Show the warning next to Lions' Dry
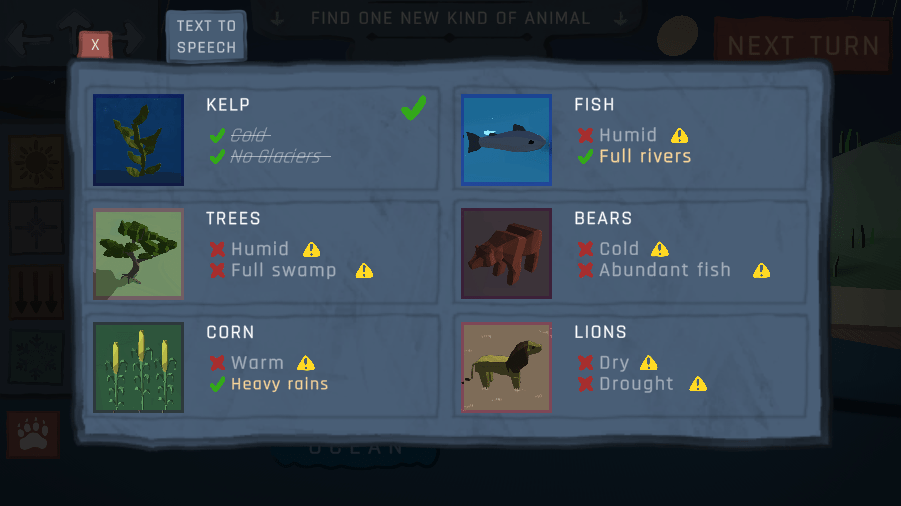Image resolution: width=901 pixels, height=506 pixels. [649, 363]
